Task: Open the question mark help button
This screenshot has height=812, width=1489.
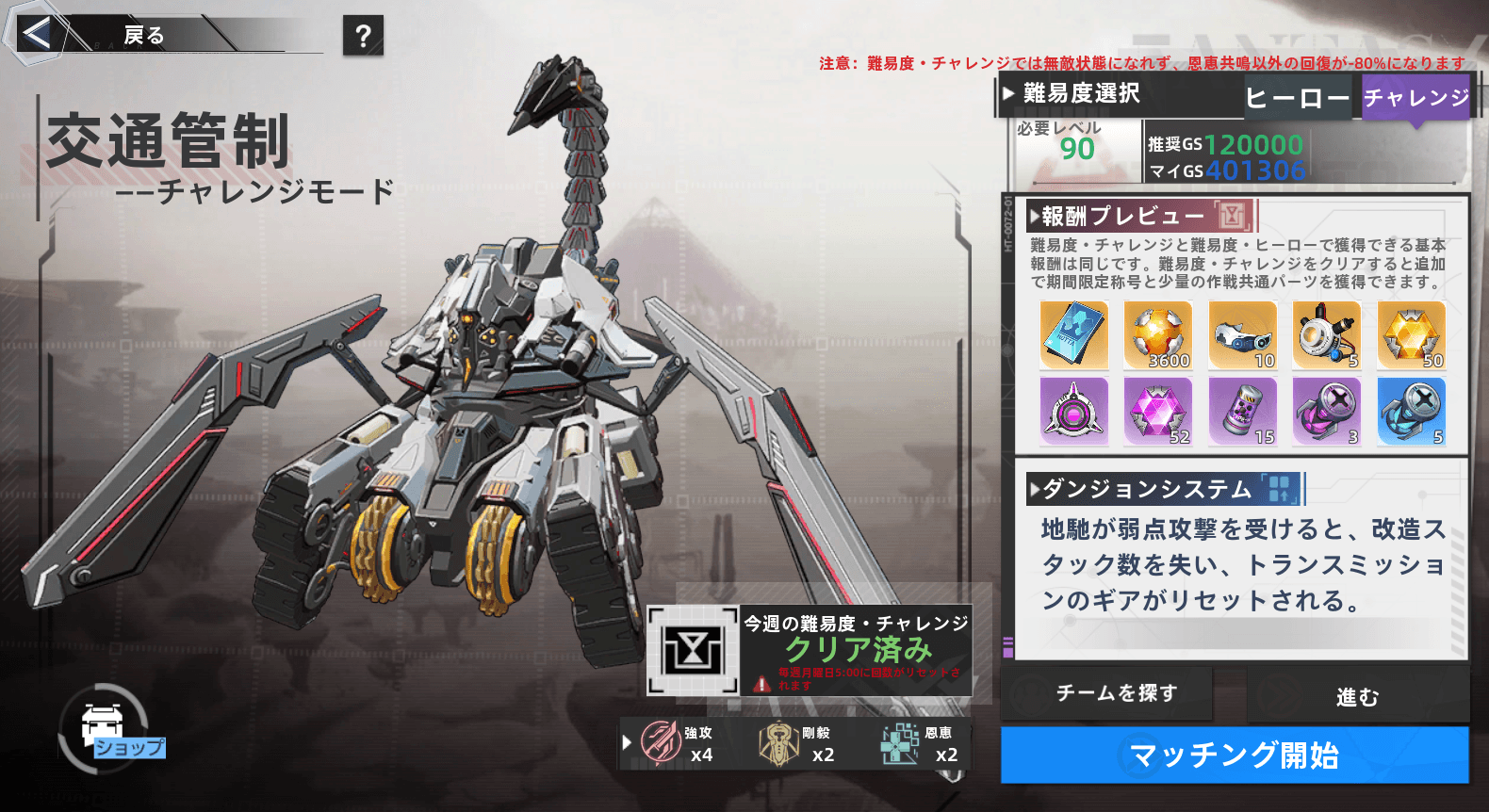Action: pos(363,36)
